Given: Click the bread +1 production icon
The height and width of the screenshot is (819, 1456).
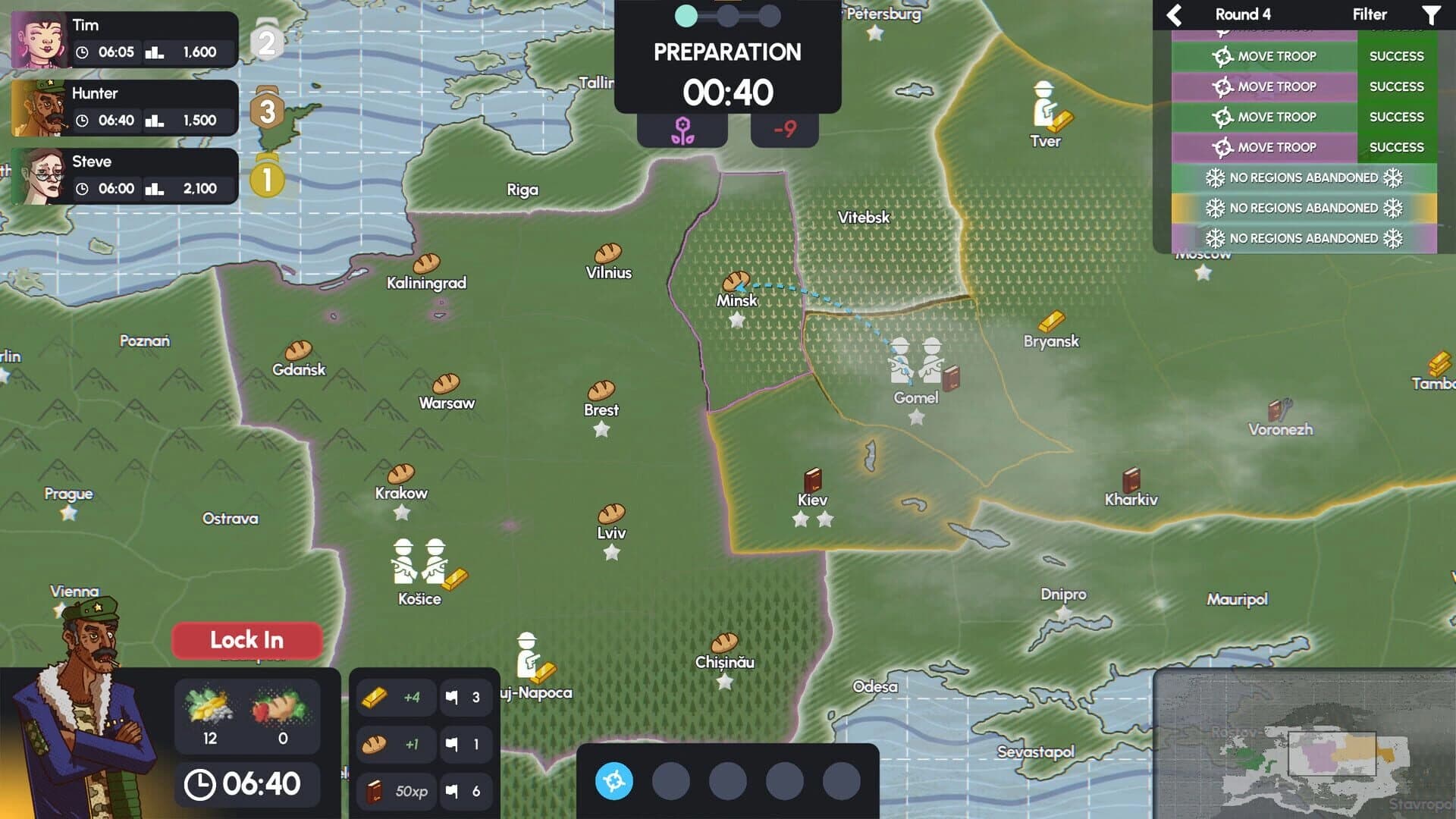Looking at the screenshot, I should click(x=394, y=744).
